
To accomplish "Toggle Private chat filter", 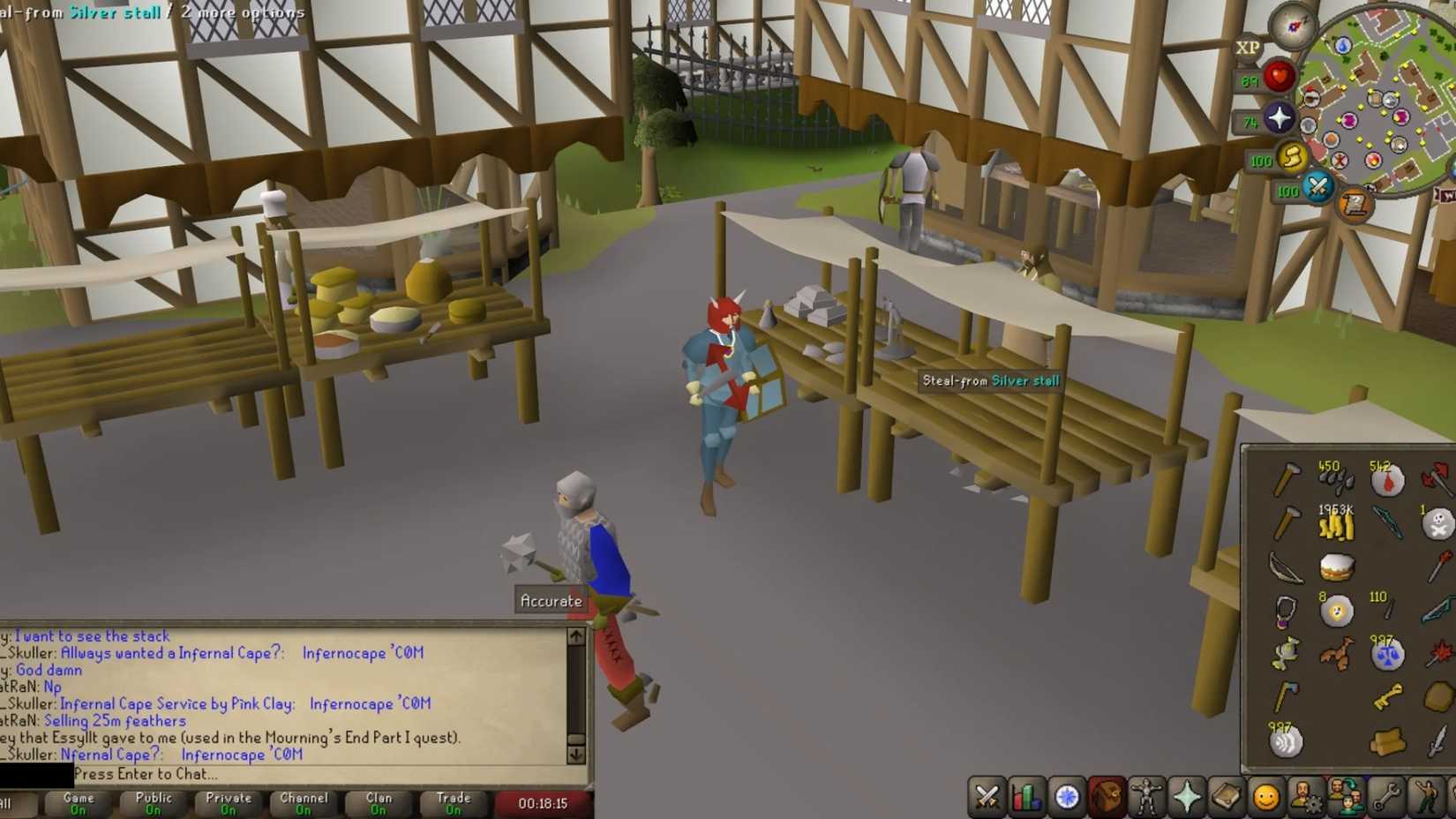I will [x=227, y=801].
